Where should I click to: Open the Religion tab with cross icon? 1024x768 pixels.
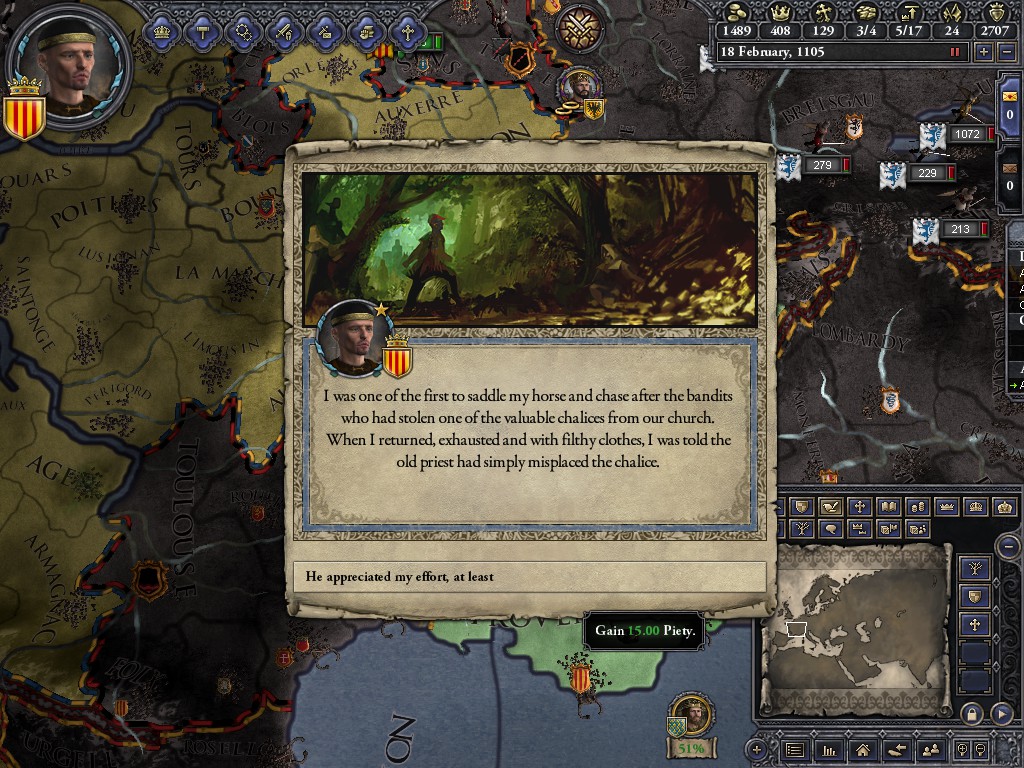[406, 32]
